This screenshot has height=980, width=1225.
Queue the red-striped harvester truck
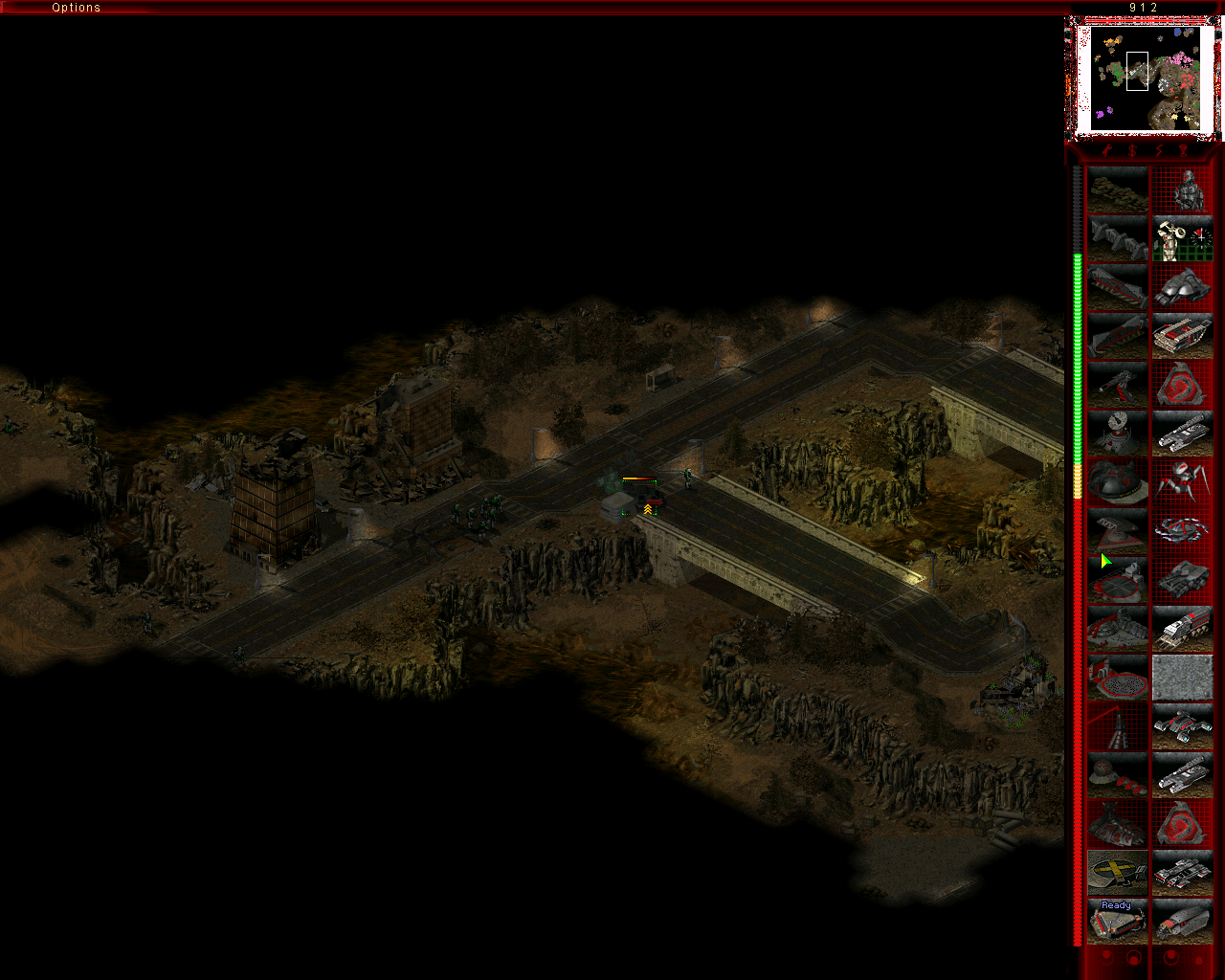coord(1183,630)
